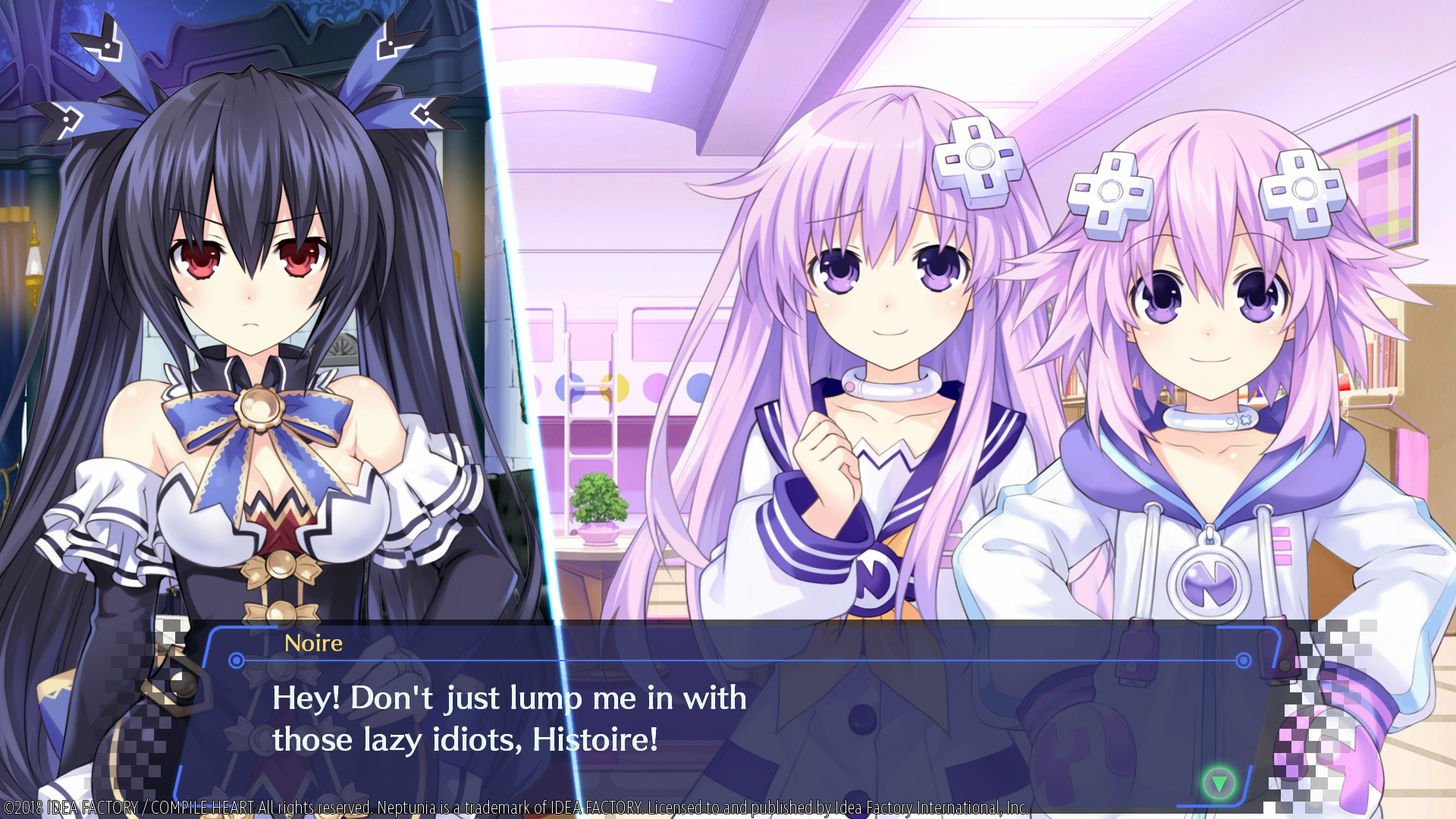
Task: Click the D-pad hair clip on Nepgear's hair
Action: 978,165
